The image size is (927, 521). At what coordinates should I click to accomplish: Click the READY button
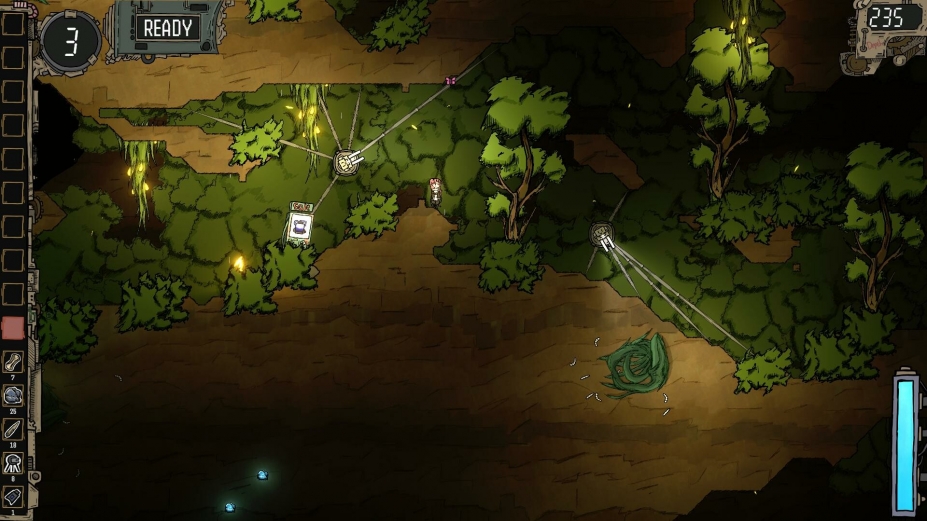point(167,28)
